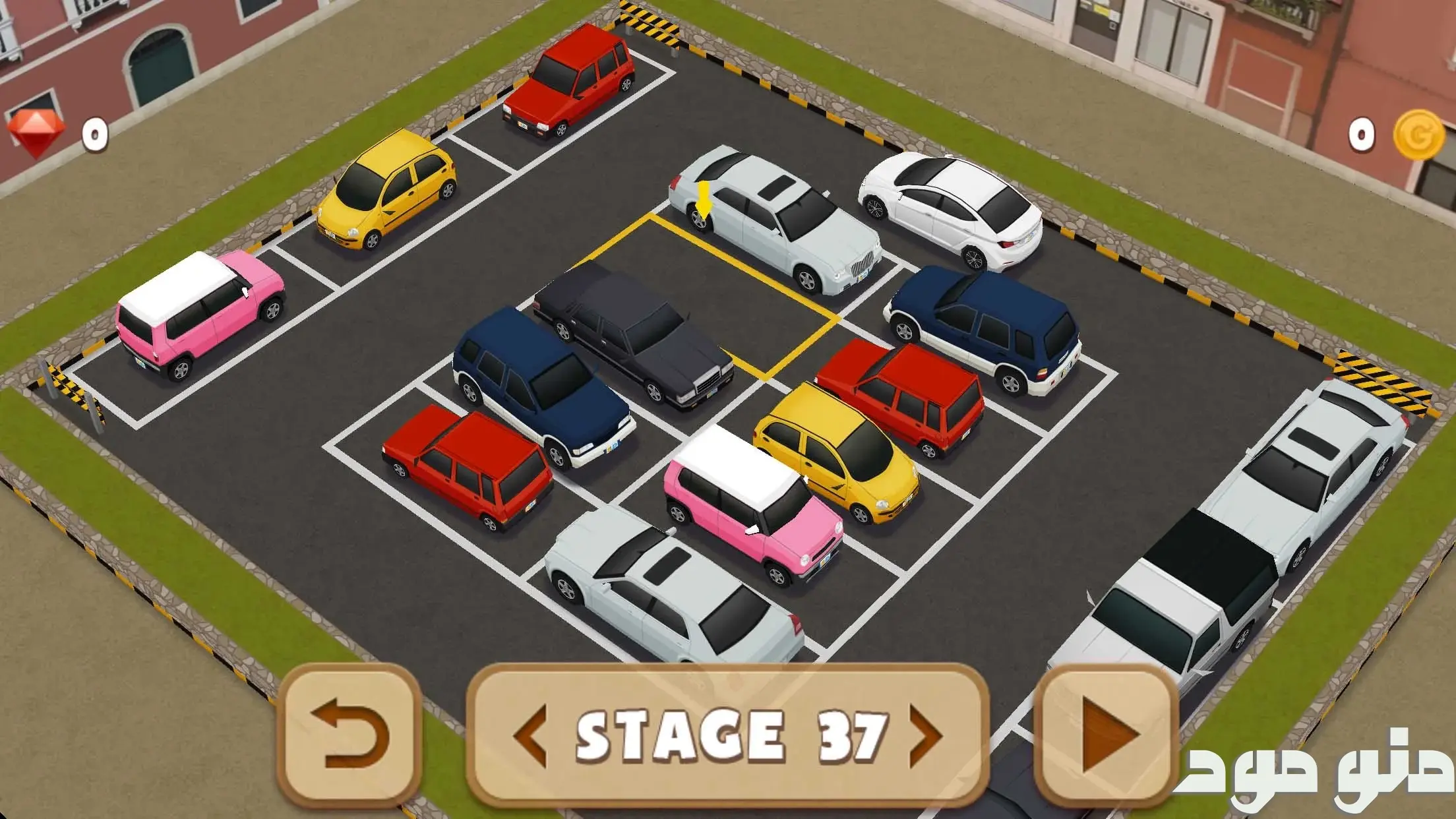The height and width of the screenshot is (819, 1456).
Task: Click the curved-arrow back button
Action: [349, 735]
